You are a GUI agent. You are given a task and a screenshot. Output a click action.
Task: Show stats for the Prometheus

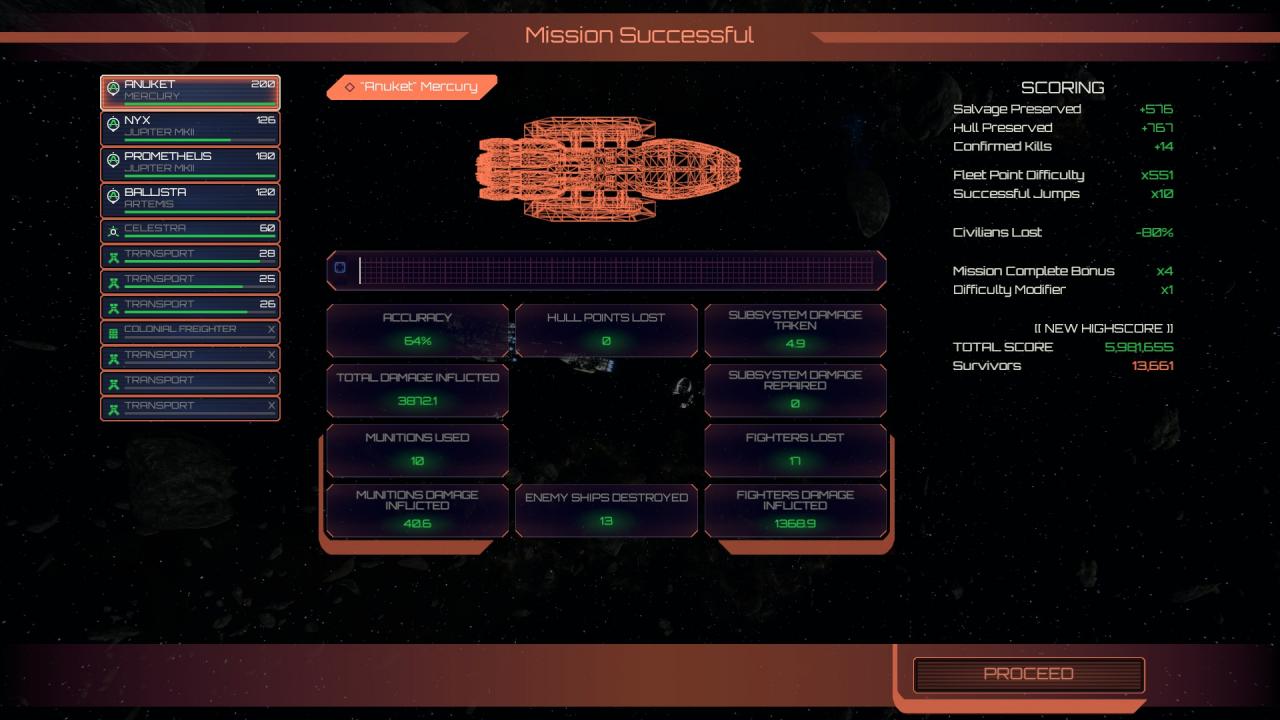(x=190, y=164)
